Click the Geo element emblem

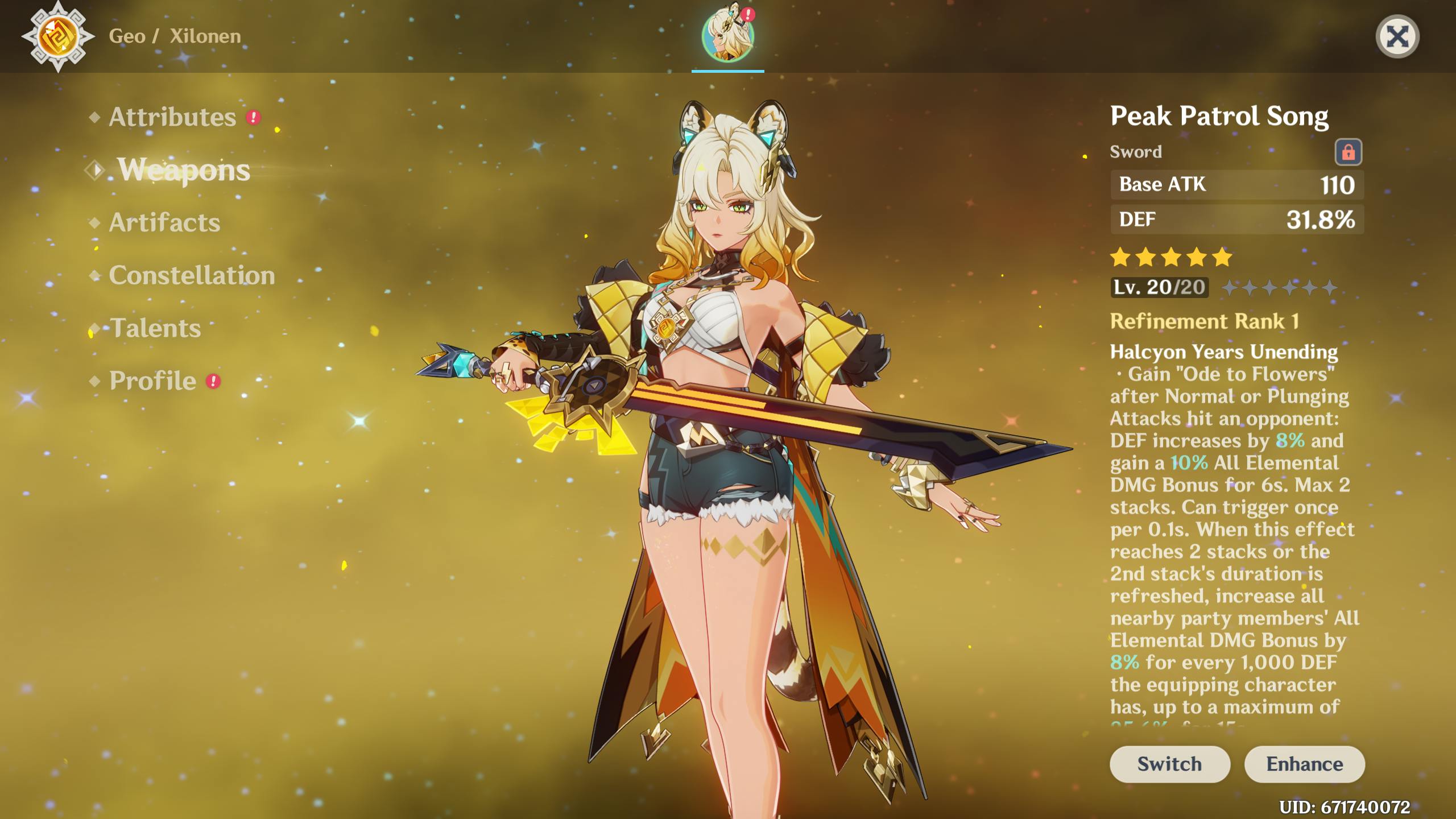coord(58,36)
